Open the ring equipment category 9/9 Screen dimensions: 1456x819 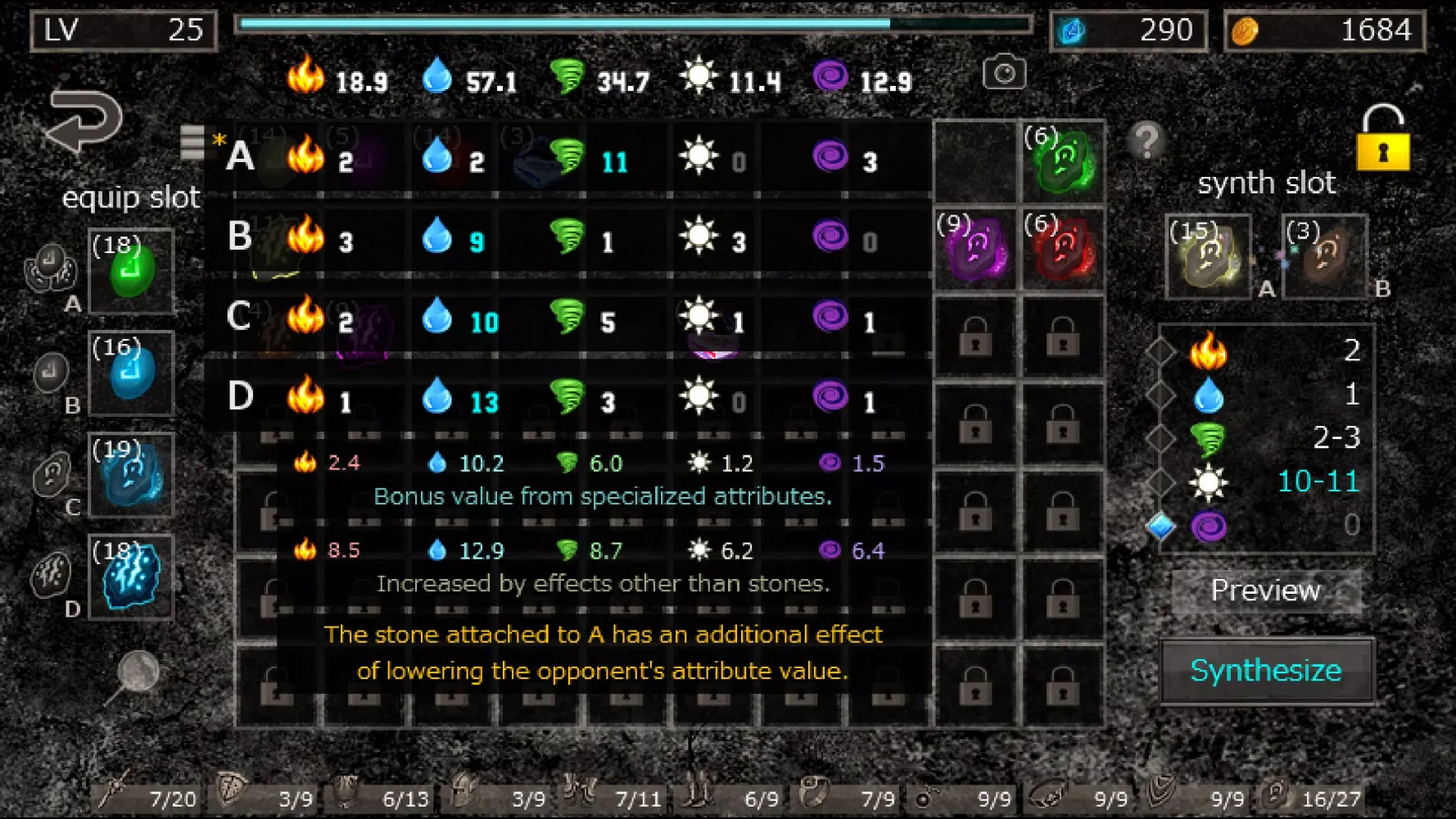tap(968, 796)
